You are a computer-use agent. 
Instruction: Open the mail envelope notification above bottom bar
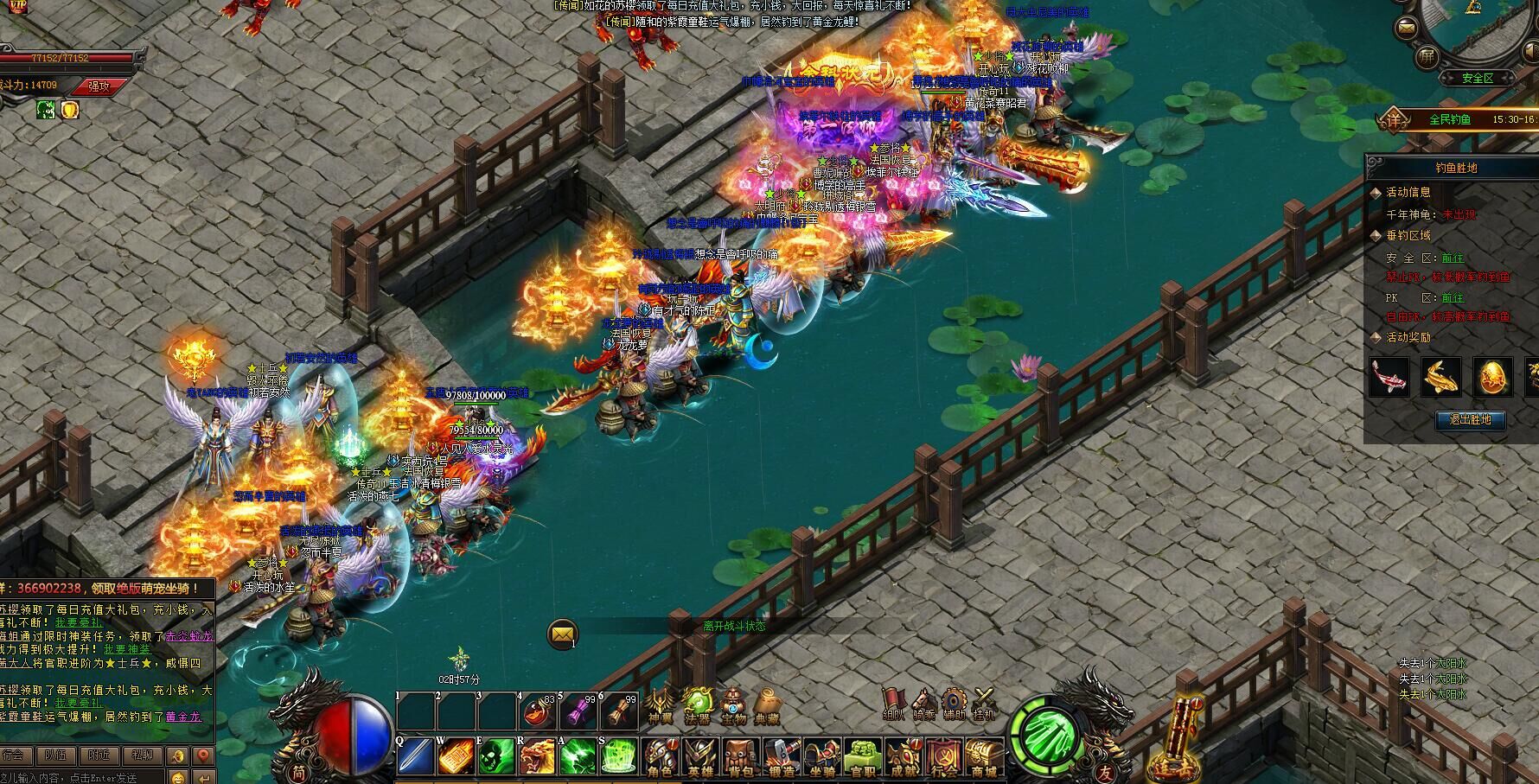[x=563, y=635]
